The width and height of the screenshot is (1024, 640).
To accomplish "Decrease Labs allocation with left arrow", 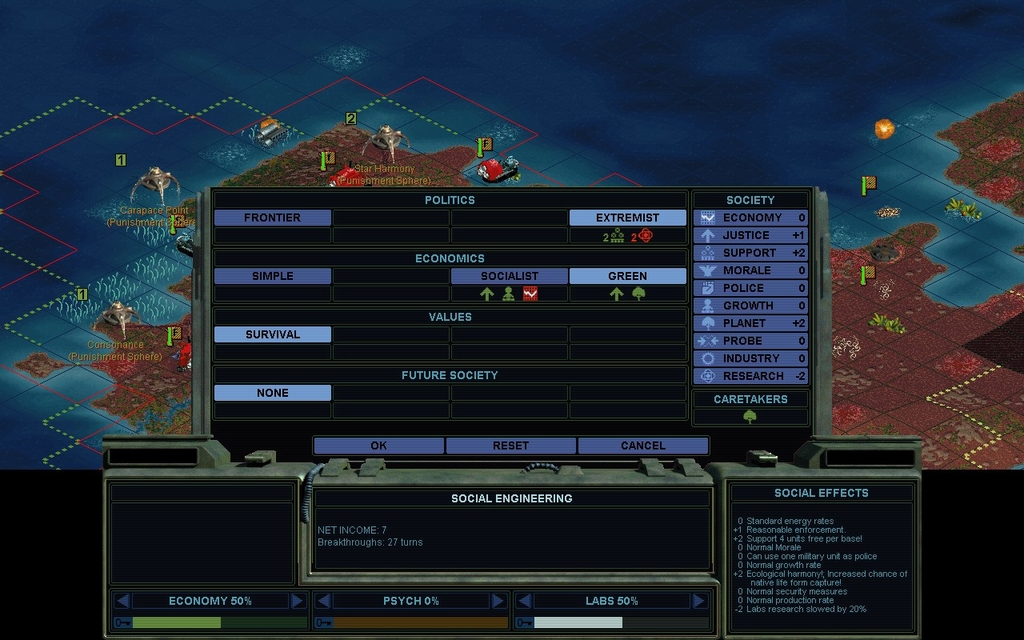I will click(523, 601).
